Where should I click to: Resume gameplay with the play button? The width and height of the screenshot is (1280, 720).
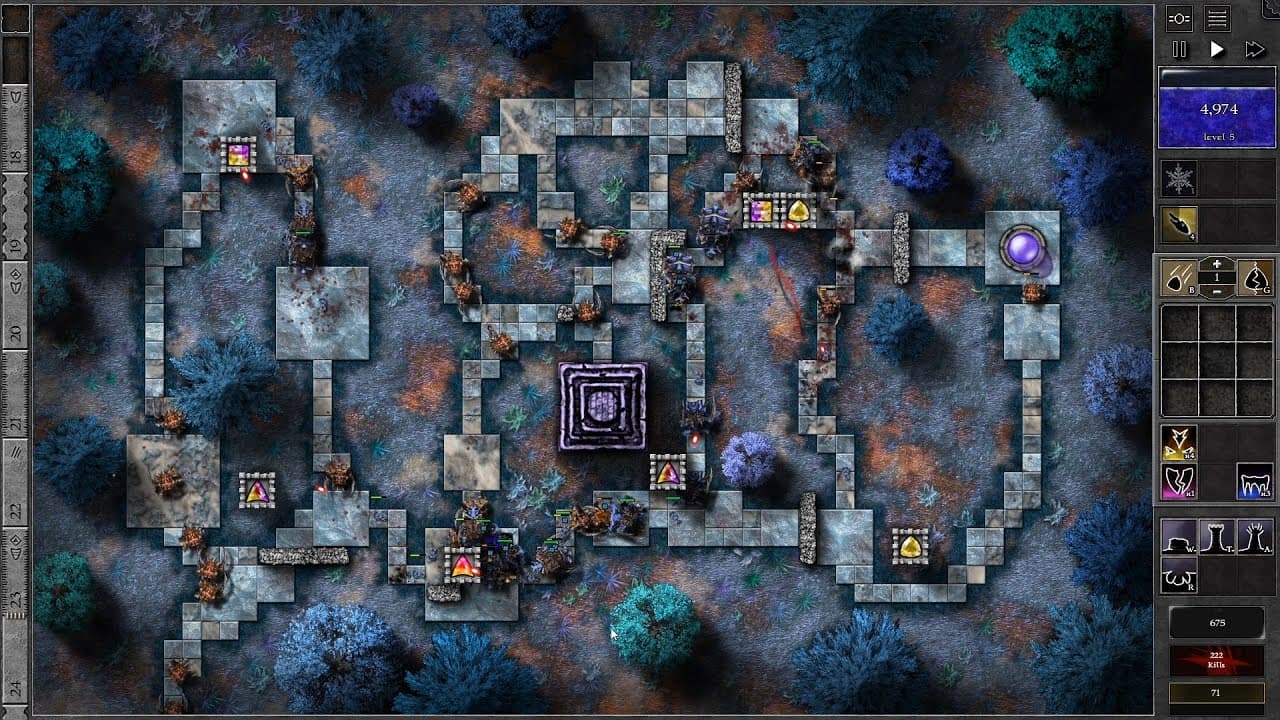1218,49
